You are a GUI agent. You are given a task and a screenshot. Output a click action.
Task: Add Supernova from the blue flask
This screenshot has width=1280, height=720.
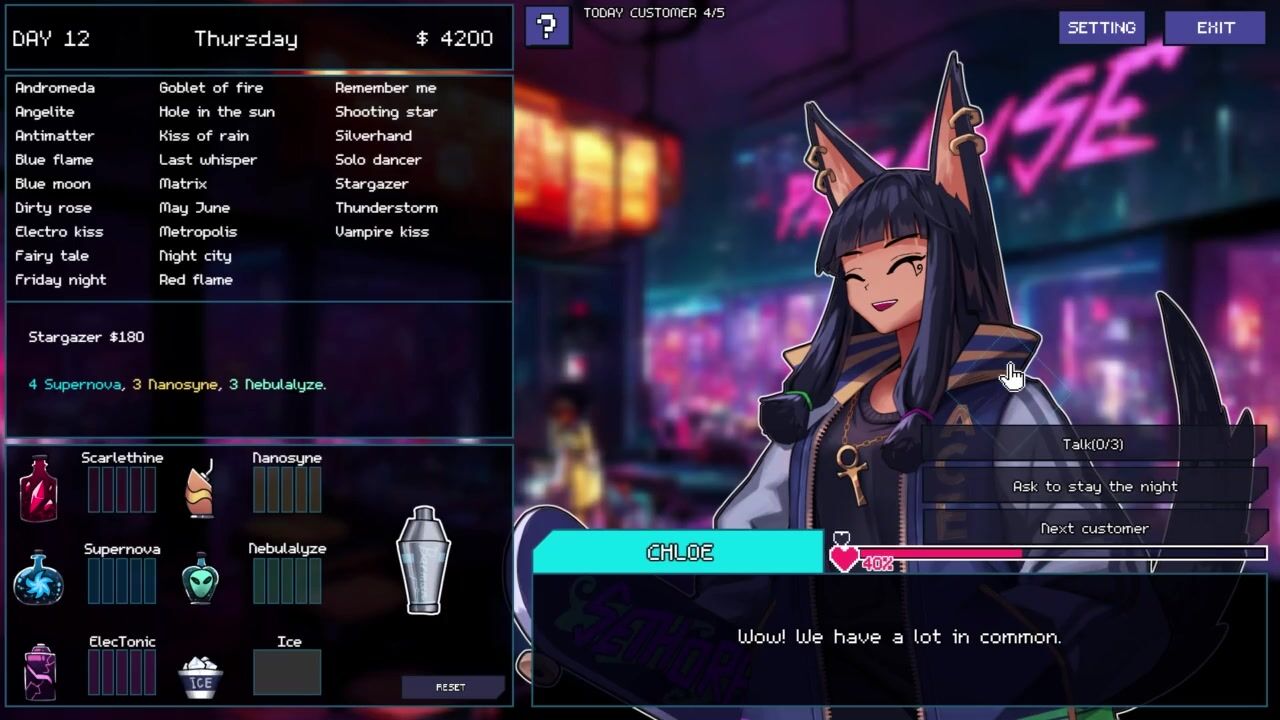pos(38,578)
